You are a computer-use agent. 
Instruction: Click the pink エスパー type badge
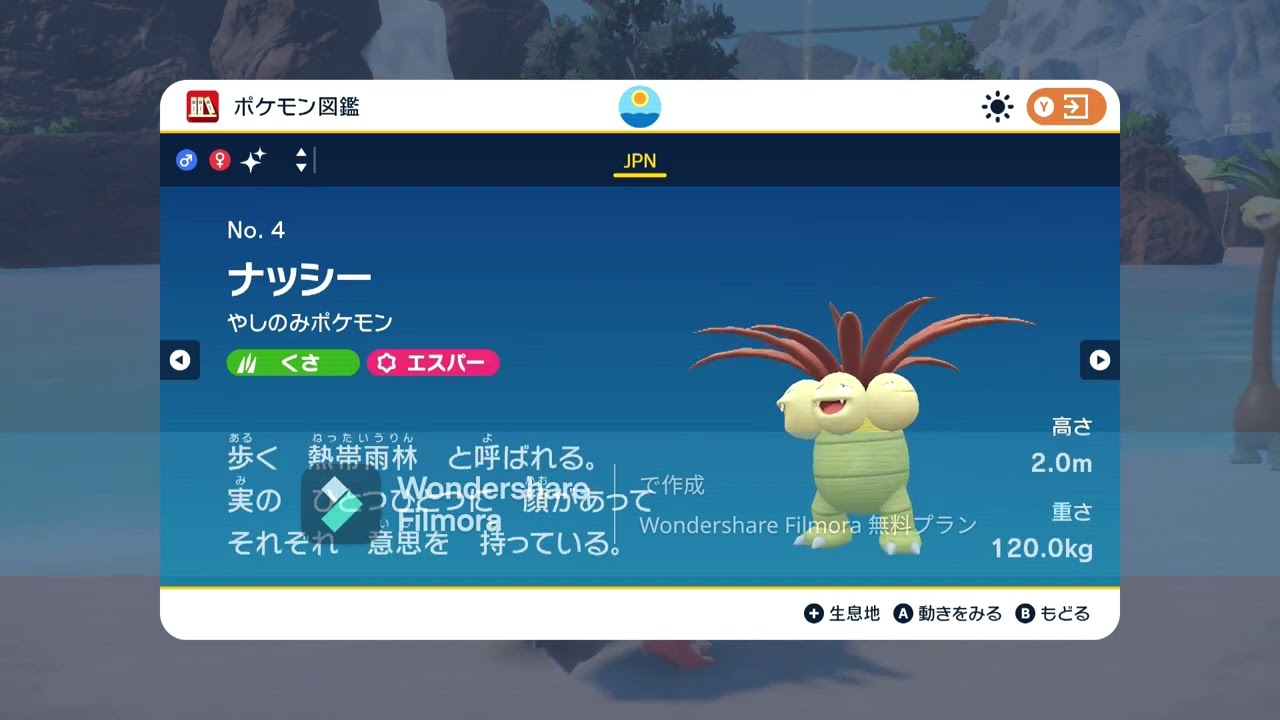tap(433, 363)
